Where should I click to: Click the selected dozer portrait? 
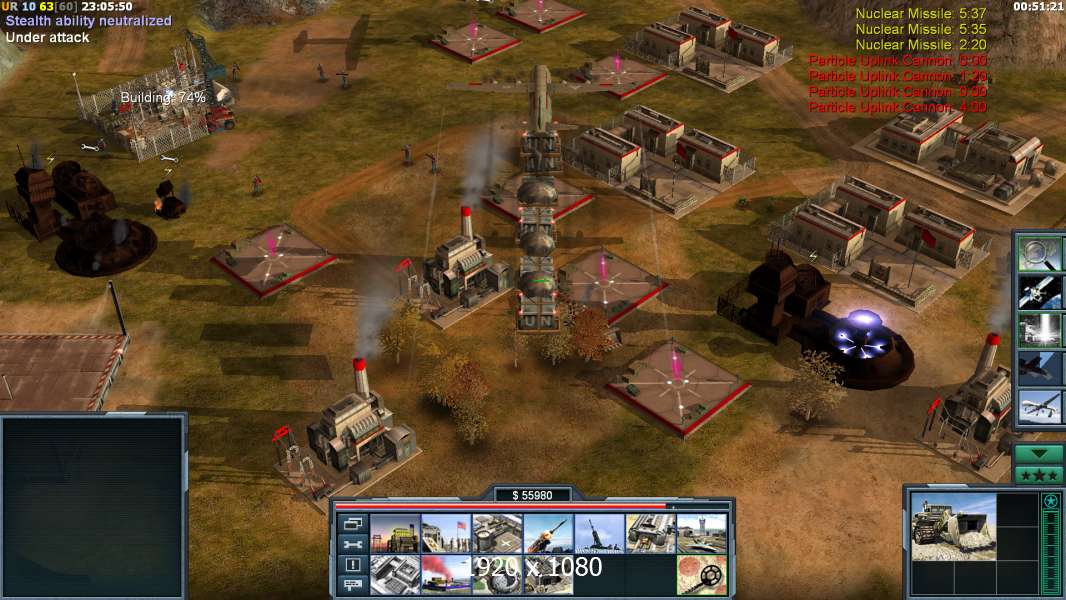[953, 526]
